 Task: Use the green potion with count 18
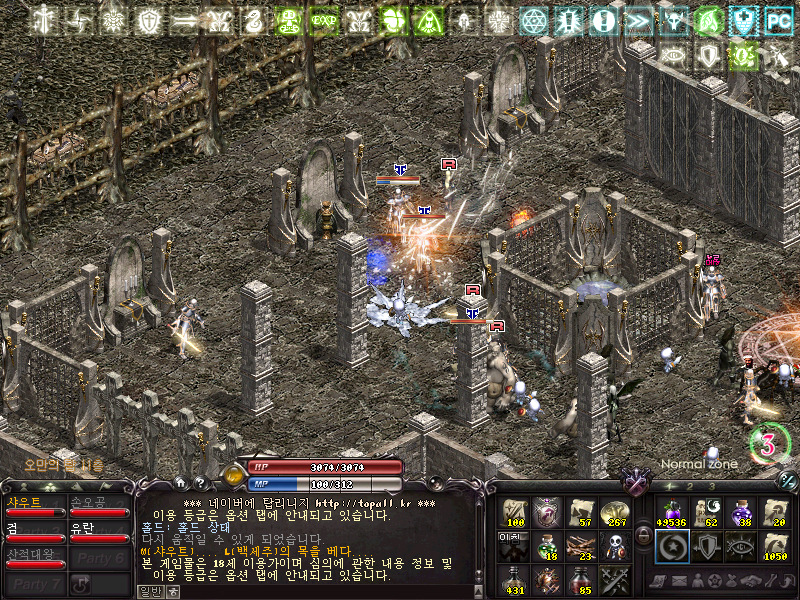click(546, 545)
